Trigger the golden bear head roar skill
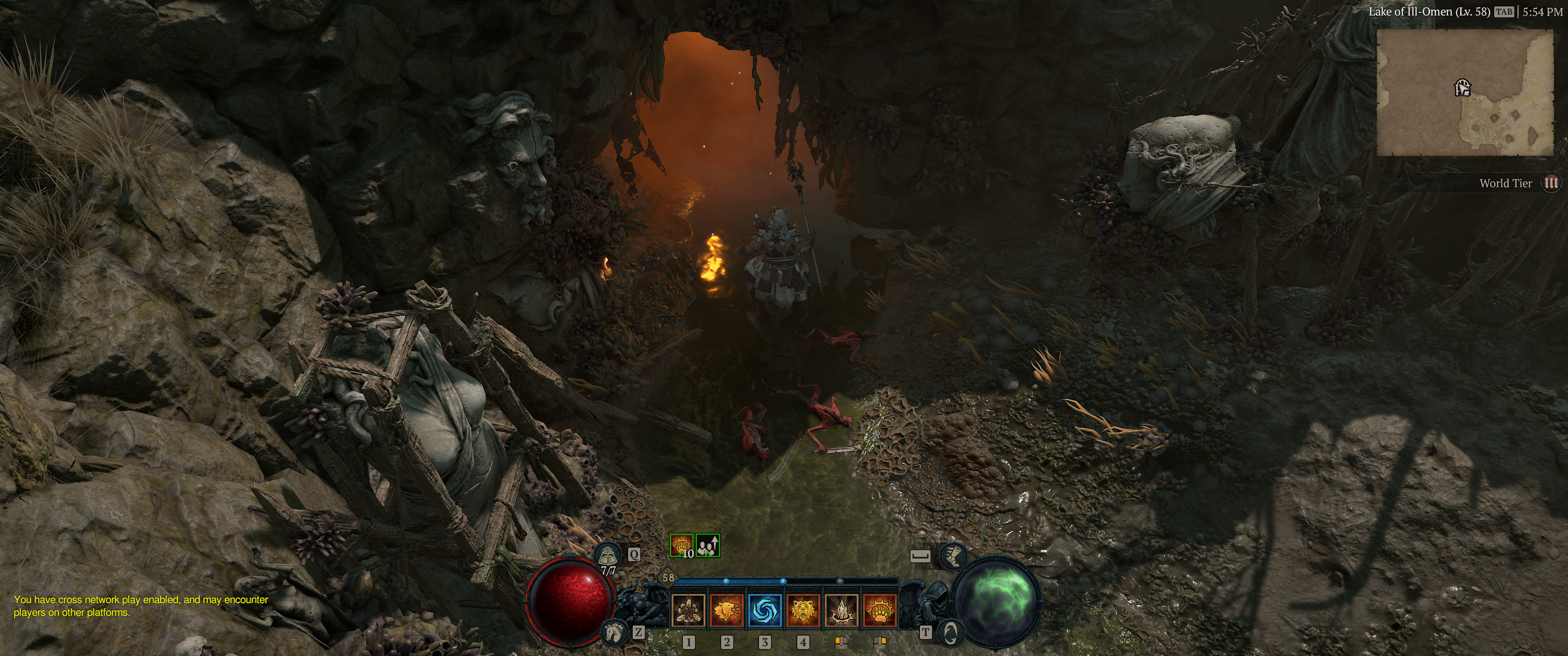Screen dimensions: 1568x656 (x=803, y=610)
